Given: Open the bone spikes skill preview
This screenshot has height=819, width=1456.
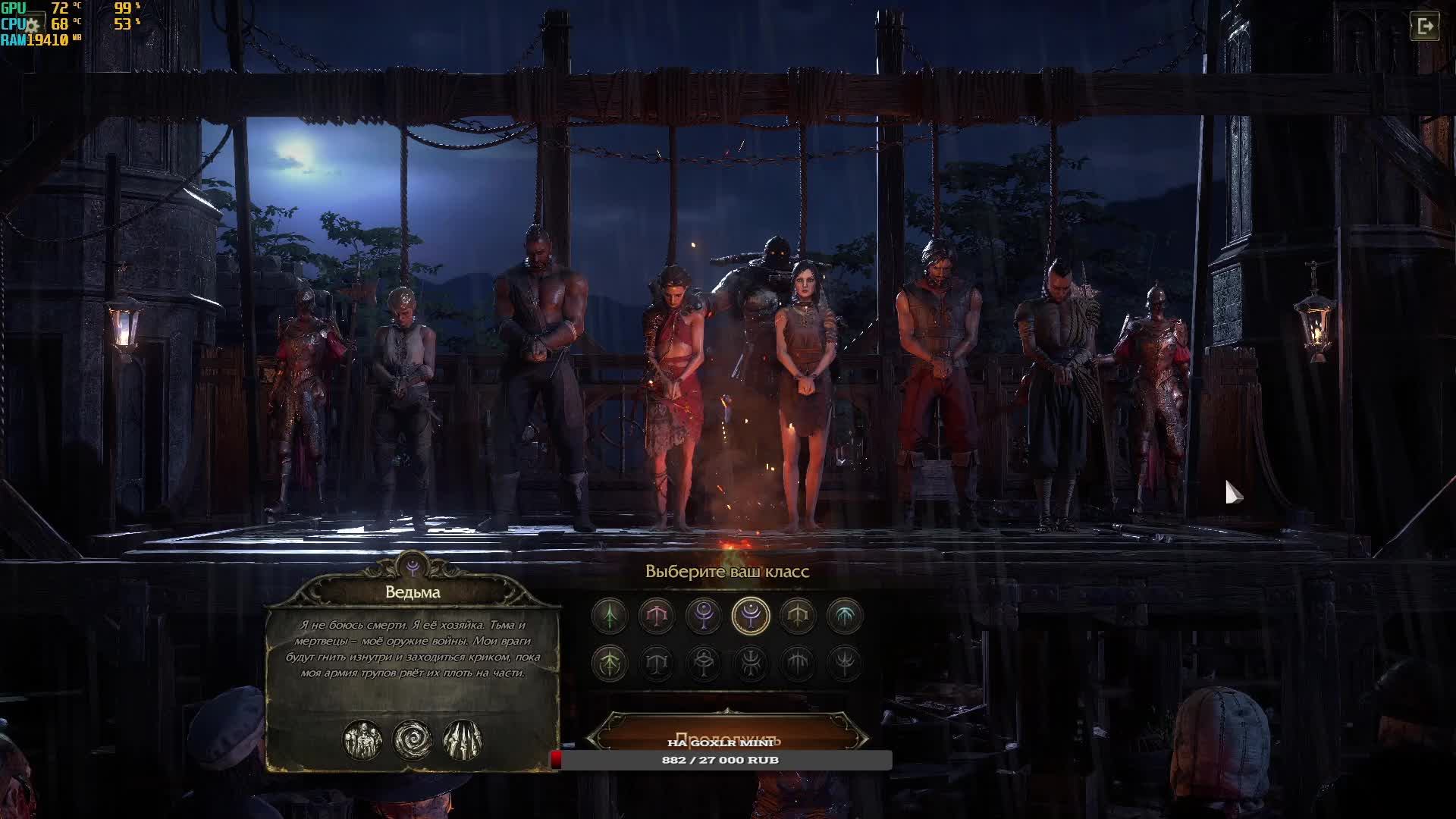Looking at the screenshot, I should click(463, 740).
